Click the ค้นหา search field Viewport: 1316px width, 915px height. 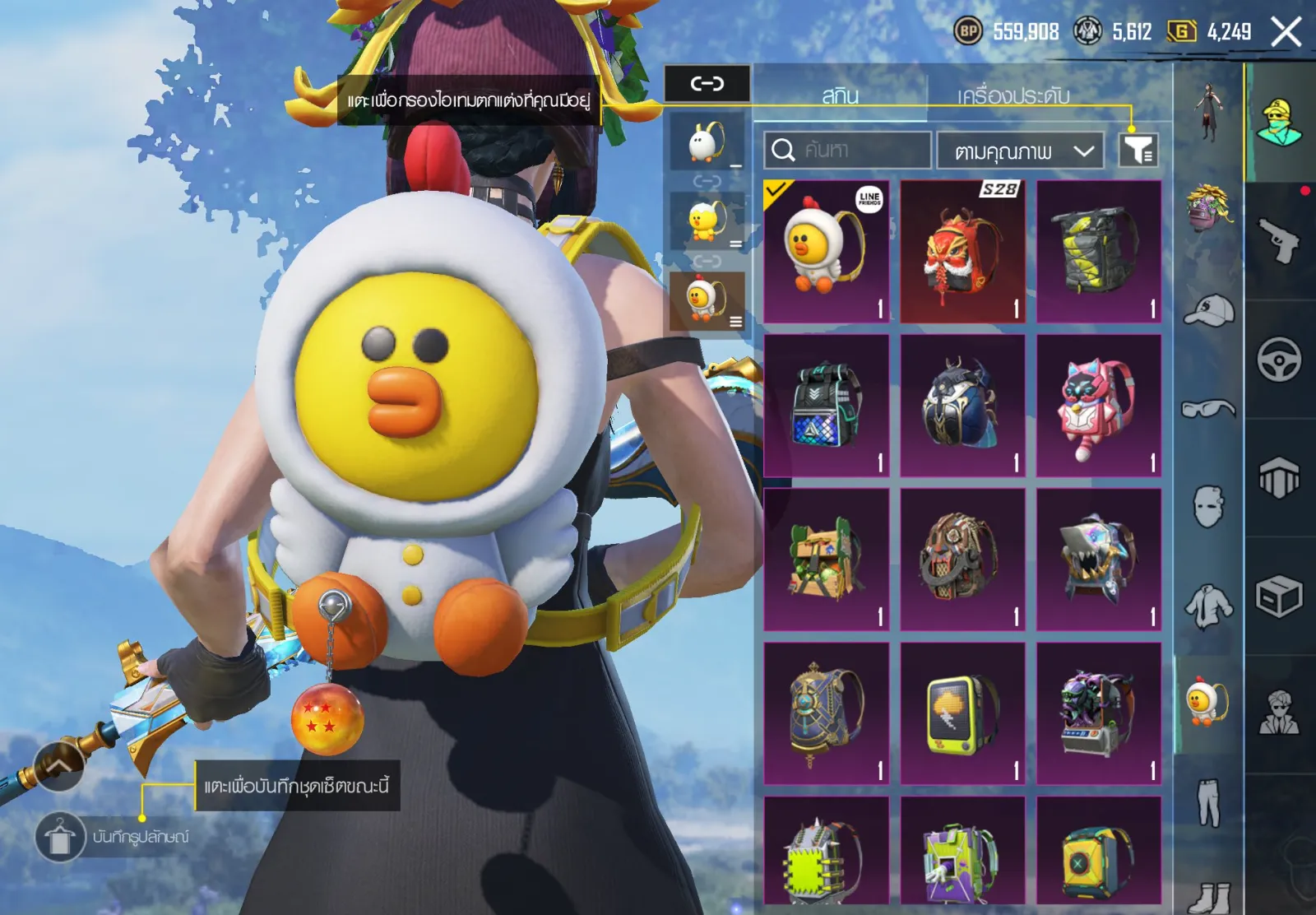coord(847,150)
